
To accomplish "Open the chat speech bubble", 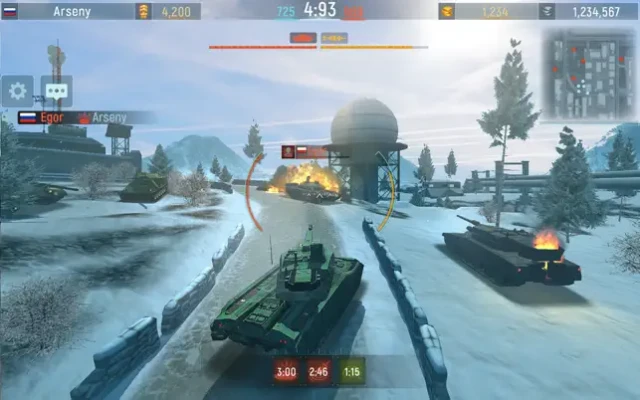I will (x=56, y=91).
